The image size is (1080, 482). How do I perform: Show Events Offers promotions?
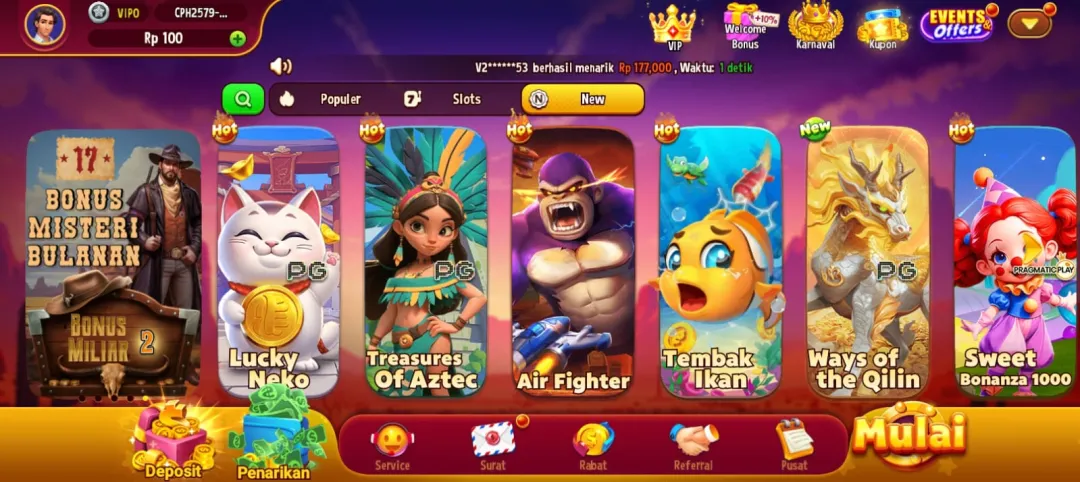click(957, 25)
